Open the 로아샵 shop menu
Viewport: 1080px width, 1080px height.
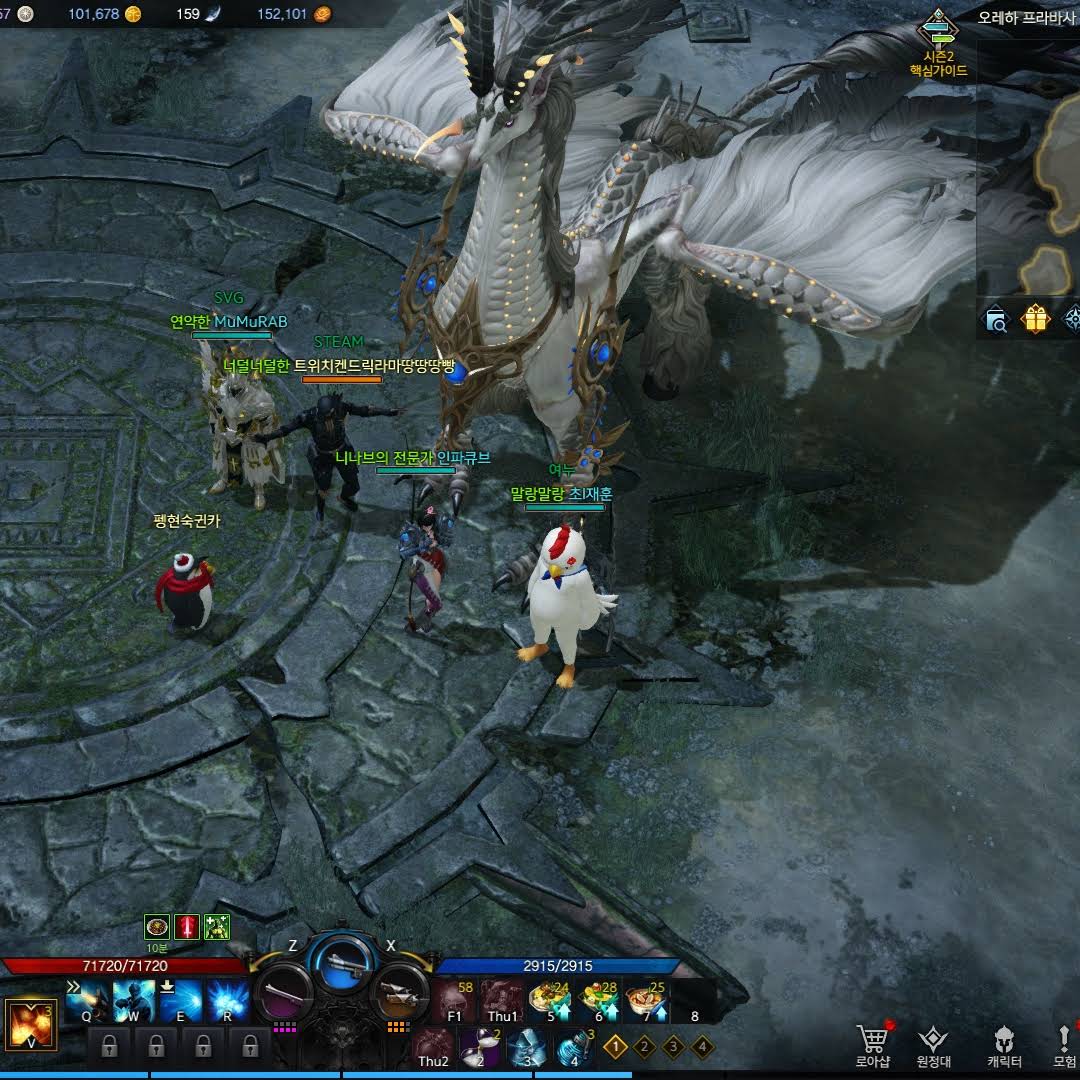(873, 1045)
